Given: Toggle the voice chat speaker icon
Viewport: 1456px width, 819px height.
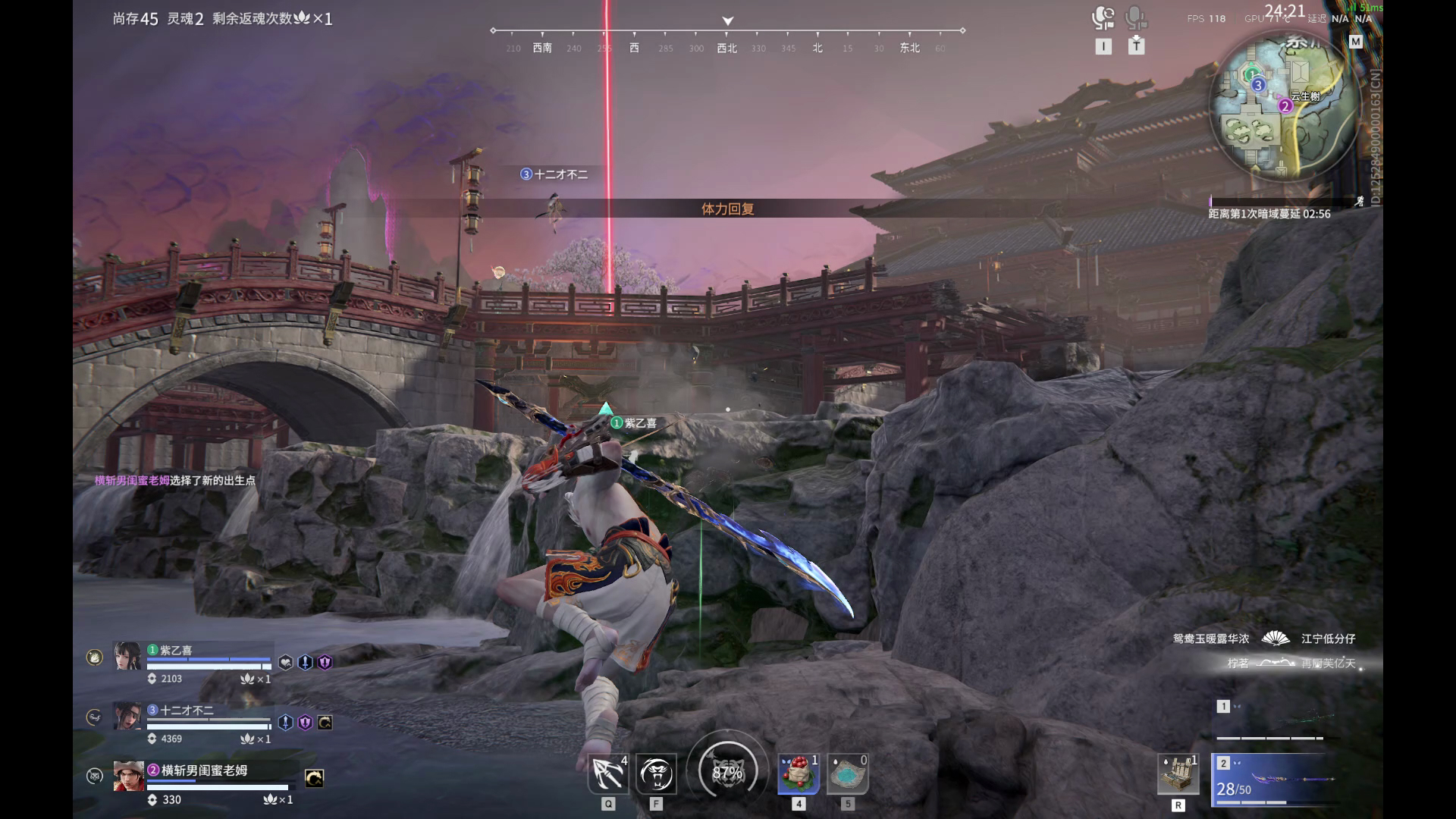Looking at the screenshot, I should tap(1103, 17).
